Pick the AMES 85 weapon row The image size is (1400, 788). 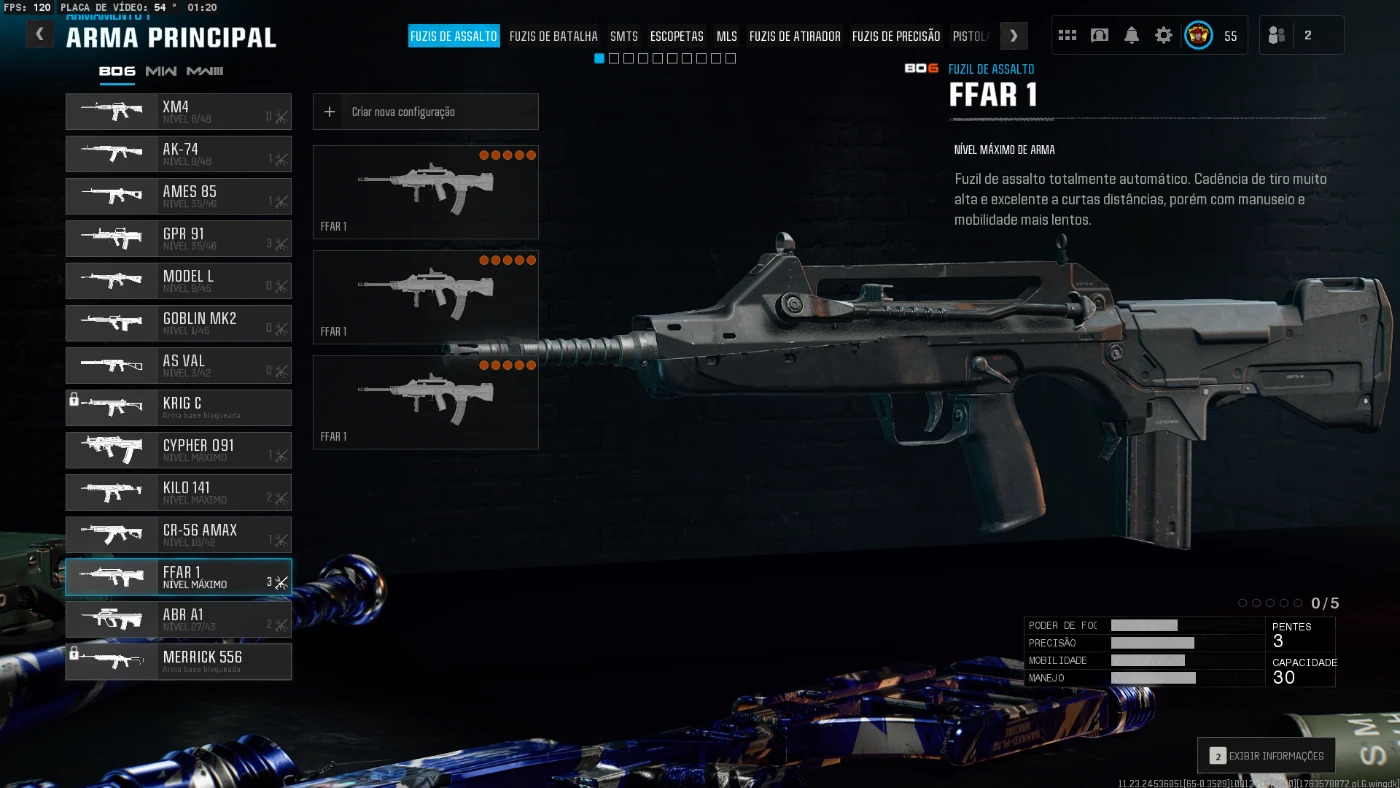pos(179,196)
